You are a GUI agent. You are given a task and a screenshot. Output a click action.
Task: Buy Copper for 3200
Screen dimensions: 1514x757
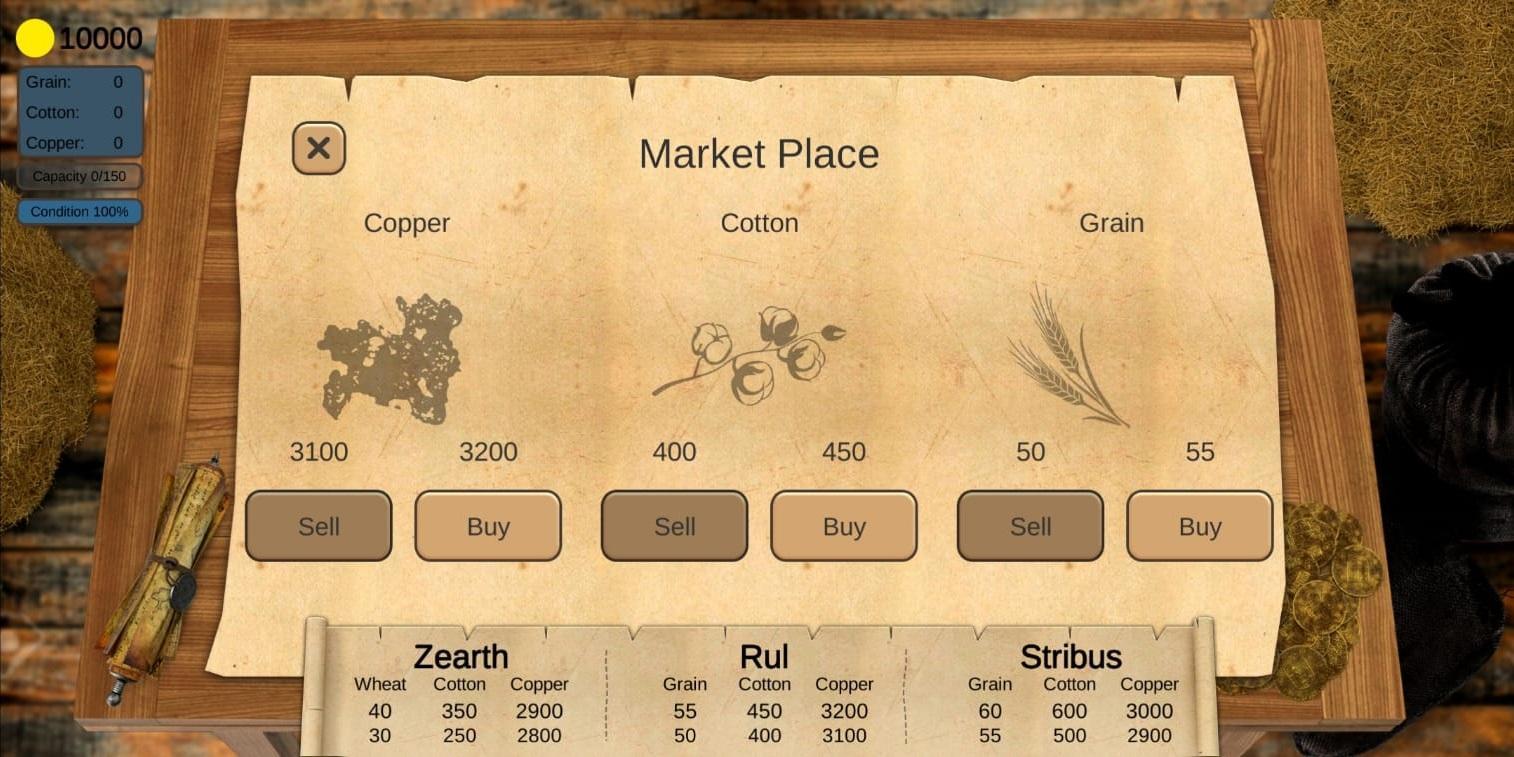pos(488,525)
